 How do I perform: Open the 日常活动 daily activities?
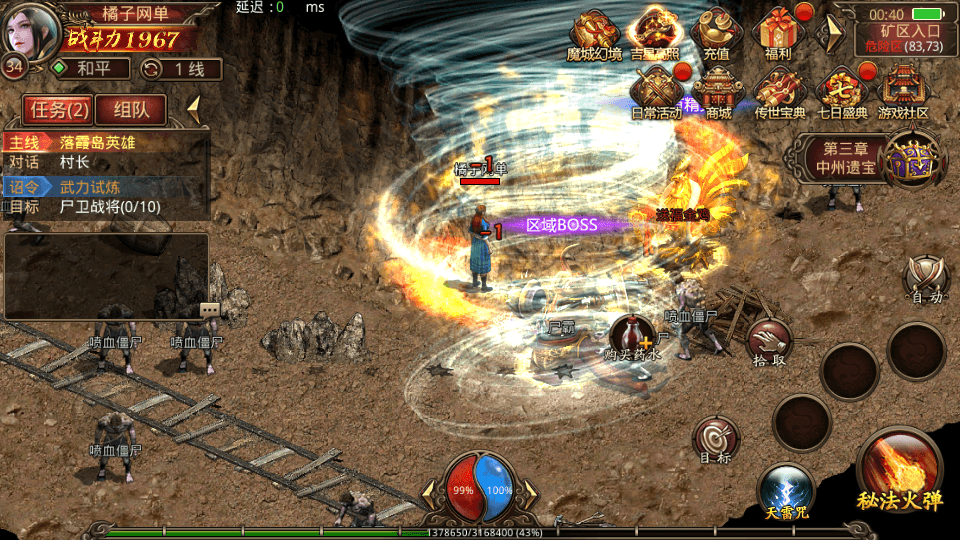(657, 90)
